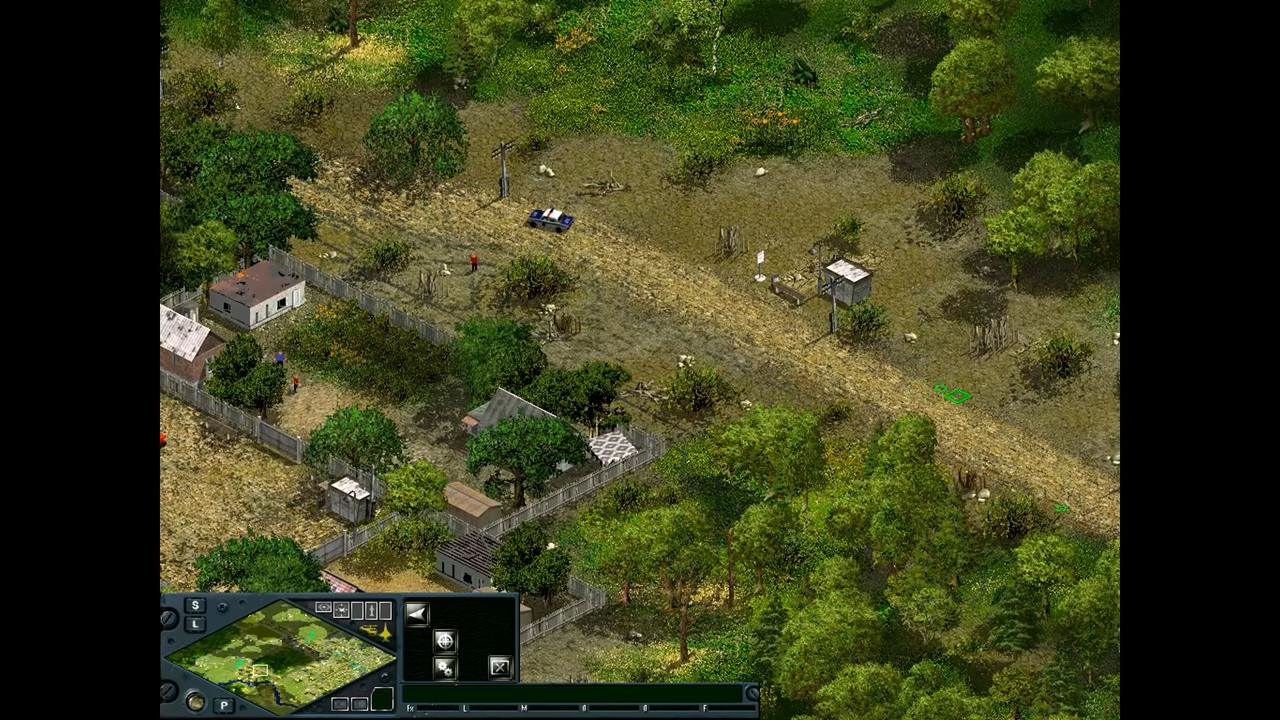Click the S button beside the minimap
Viewport: 1280px width, 720px height.
click(195, 605)
